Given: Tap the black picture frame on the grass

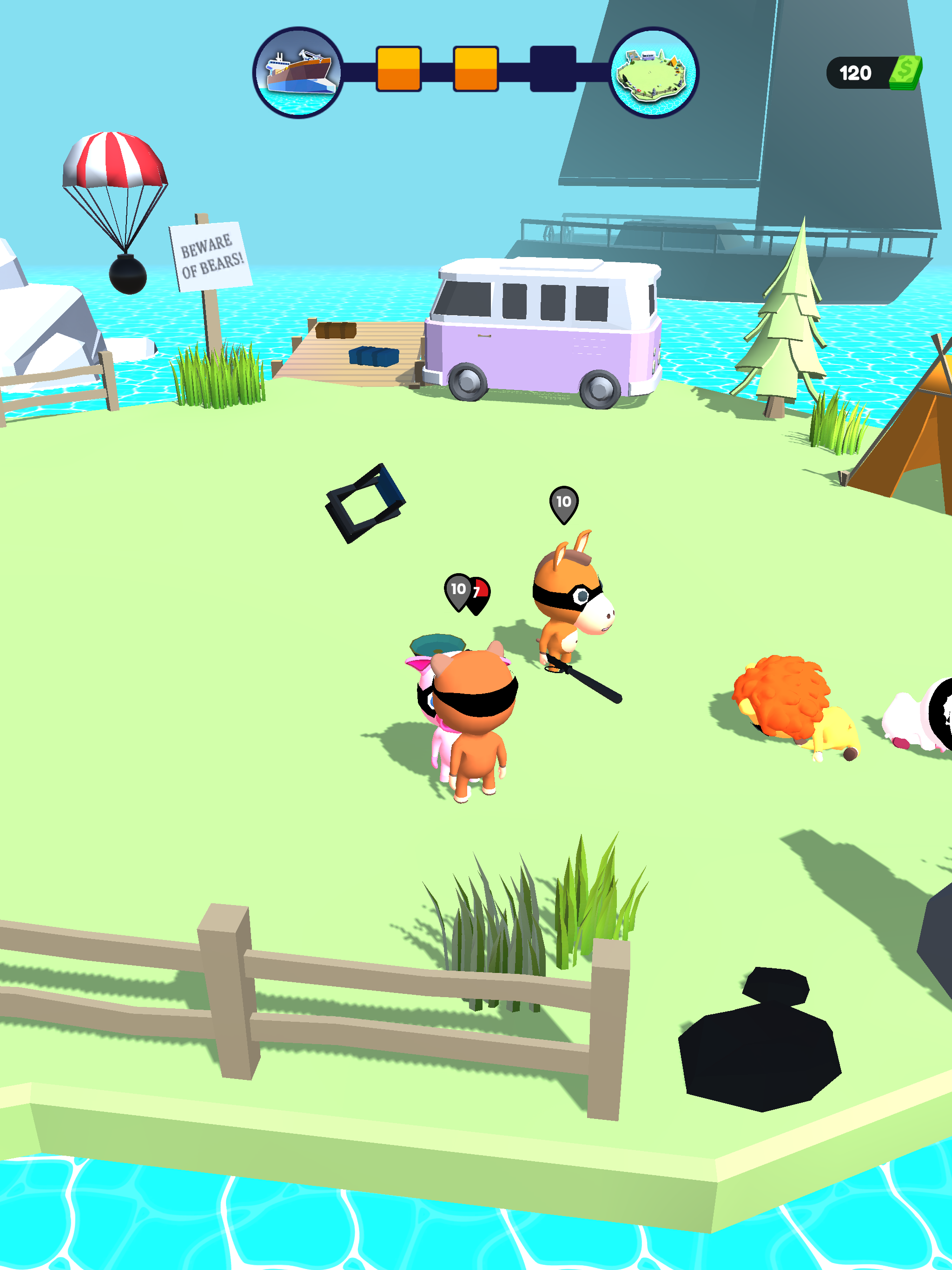Looking at the screenshot, I should point(366,501).
